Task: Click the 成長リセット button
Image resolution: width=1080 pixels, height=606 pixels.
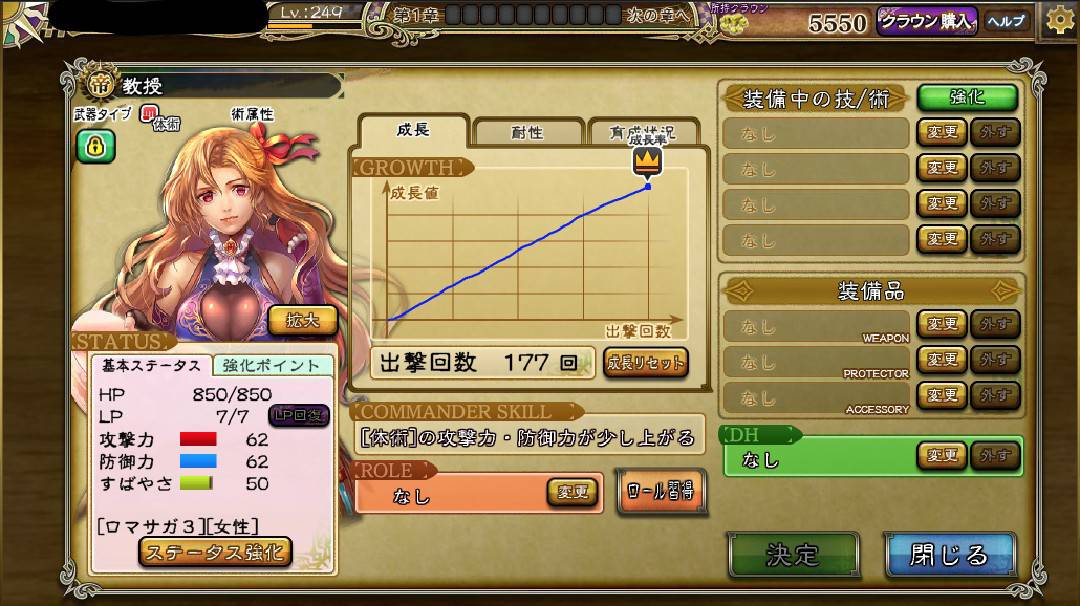Action: [x=645, y=362]
